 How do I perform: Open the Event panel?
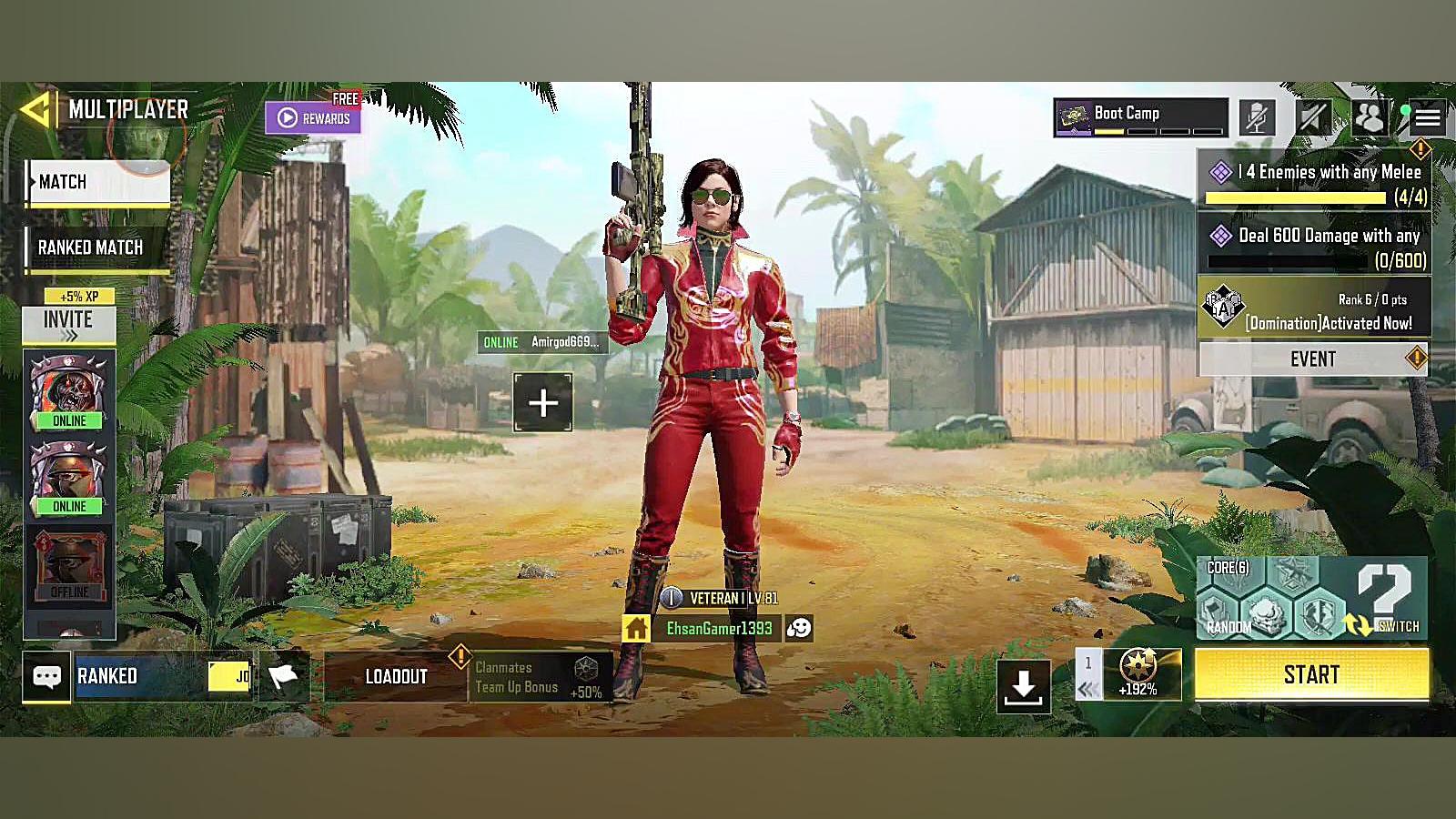coord(1313,359)
